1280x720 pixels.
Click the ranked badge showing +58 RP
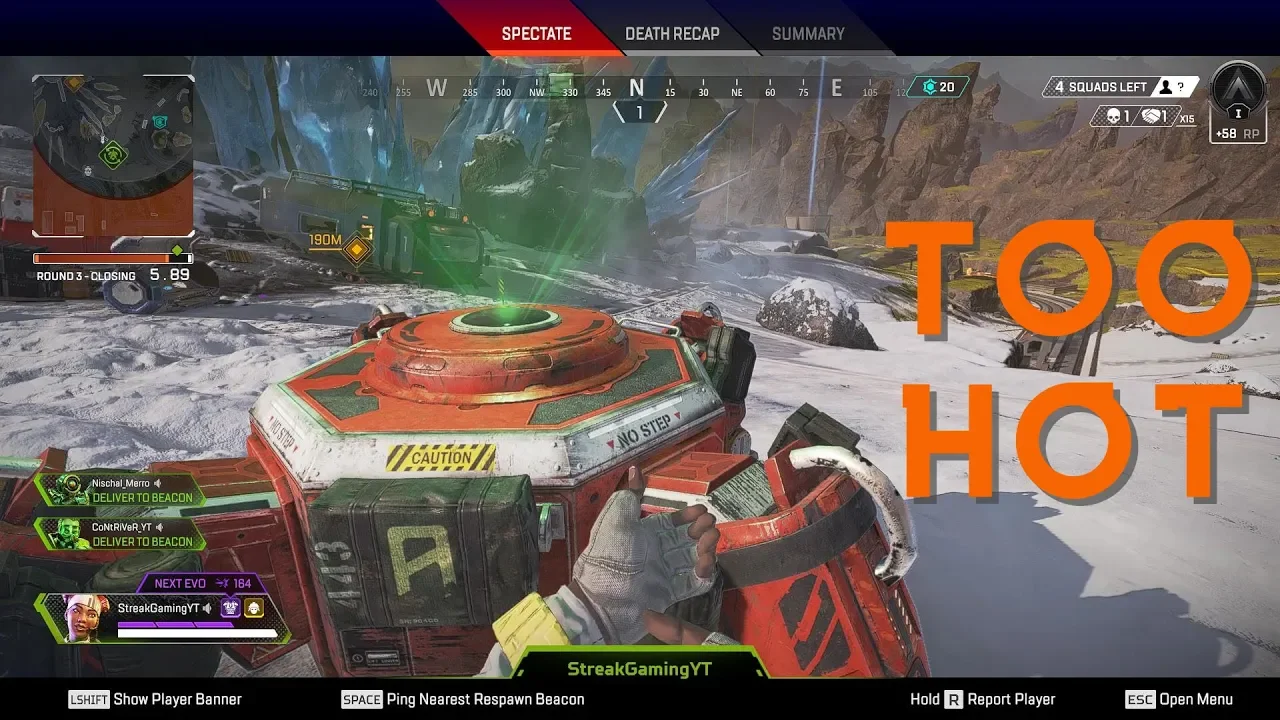click(1238, 102)
